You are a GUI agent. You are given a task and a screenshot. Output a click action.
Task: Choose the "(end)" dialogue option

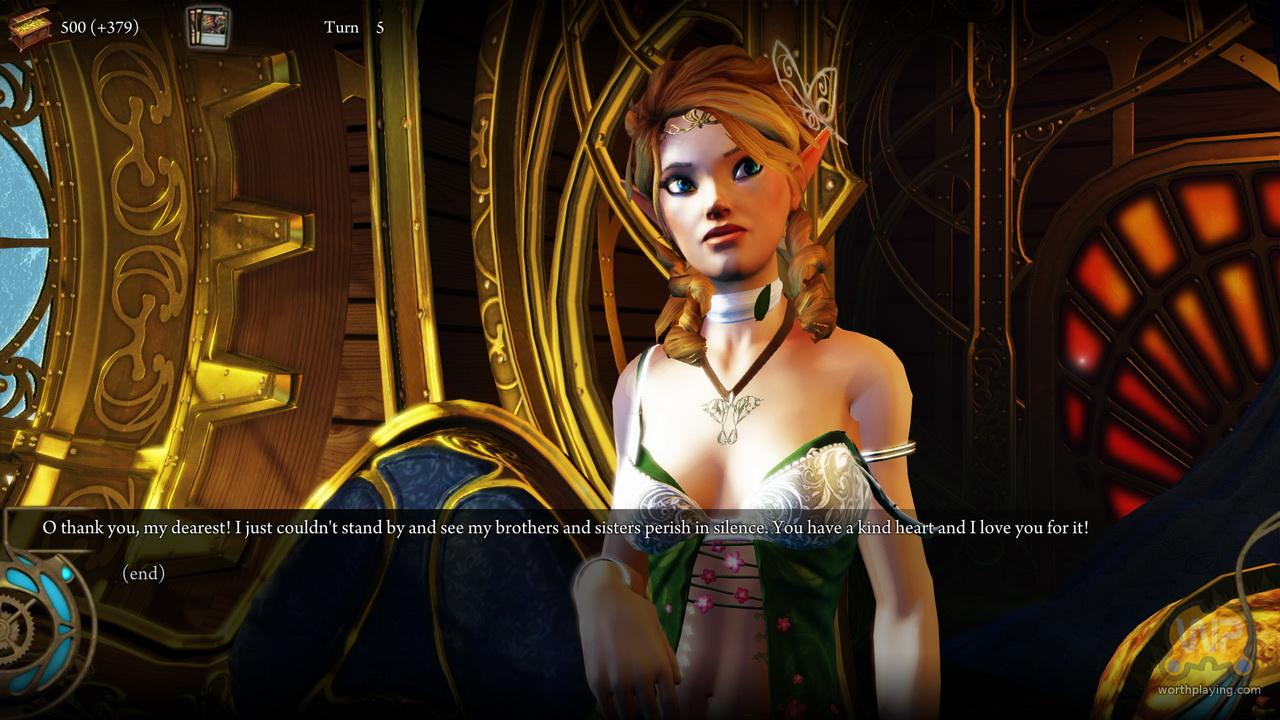point(143,573)
